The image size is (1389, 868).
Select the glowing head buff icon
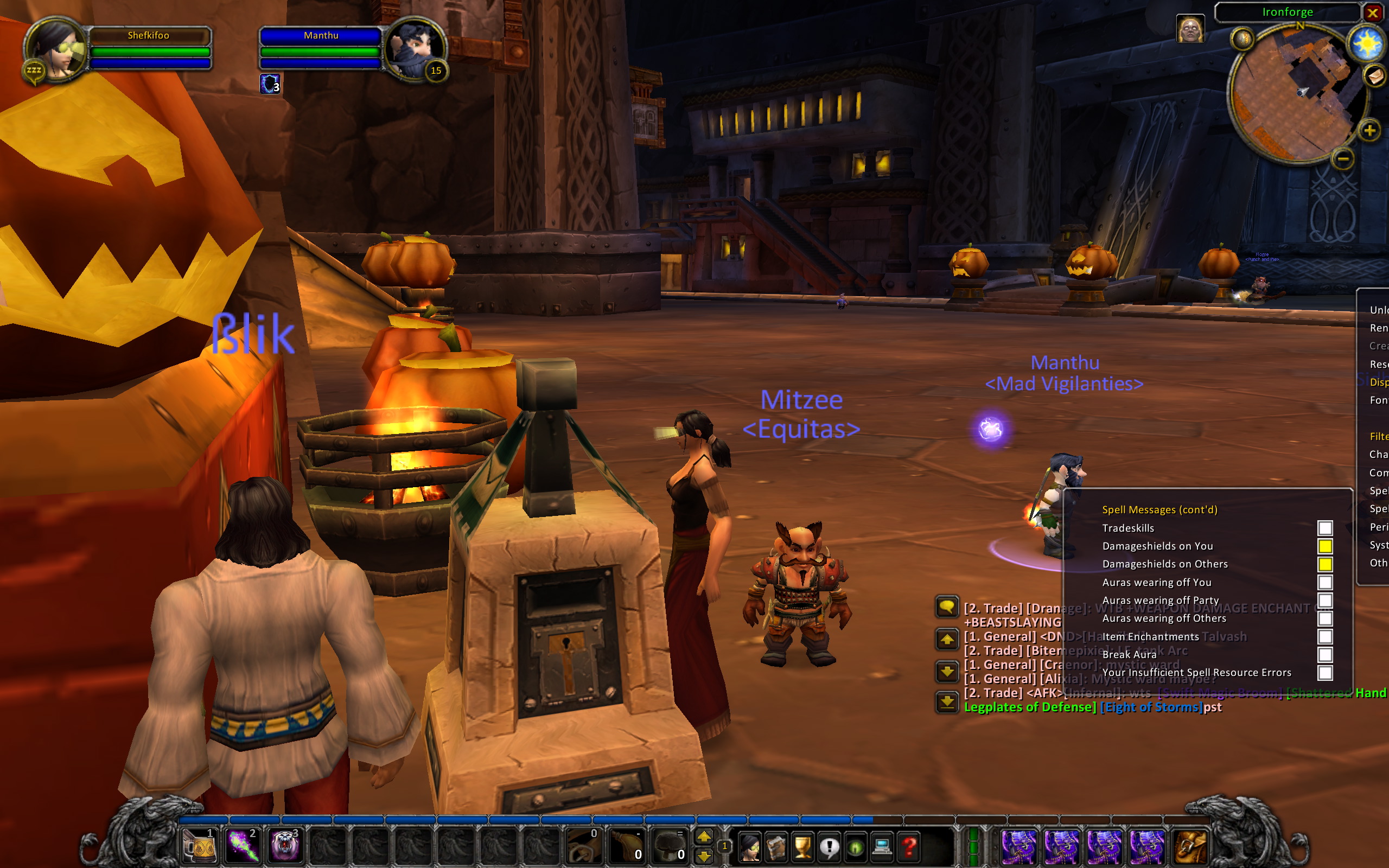[x=1190, y=29]
